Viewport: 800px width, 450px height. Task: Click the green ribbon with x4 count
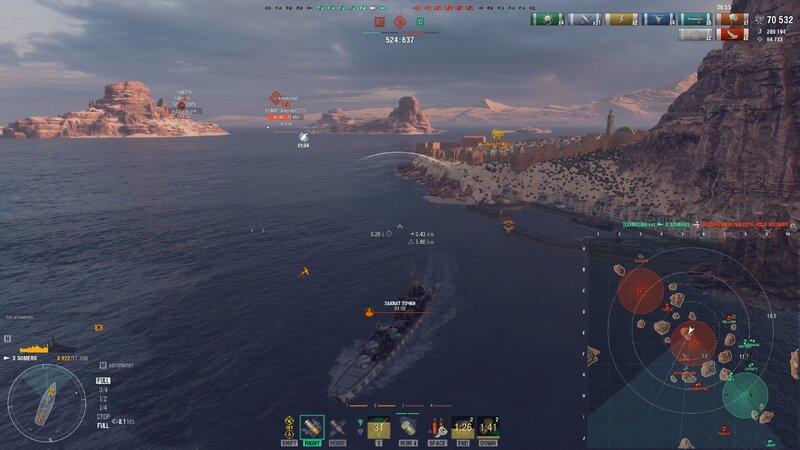click(x=547, y=19)
